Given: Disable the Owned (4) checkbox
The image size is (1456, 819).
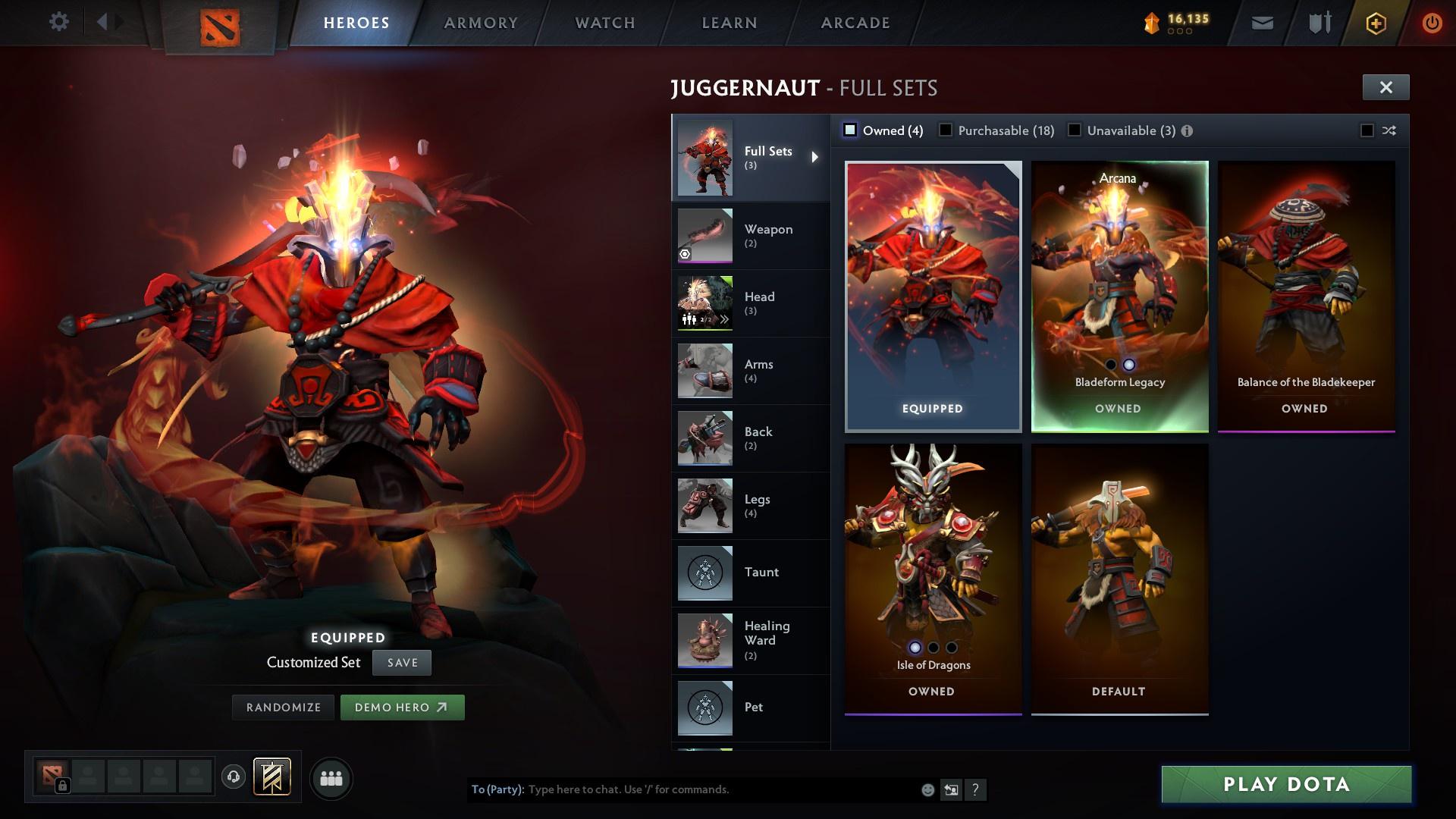Looking at the screenshot, I should tap(850, 130).
